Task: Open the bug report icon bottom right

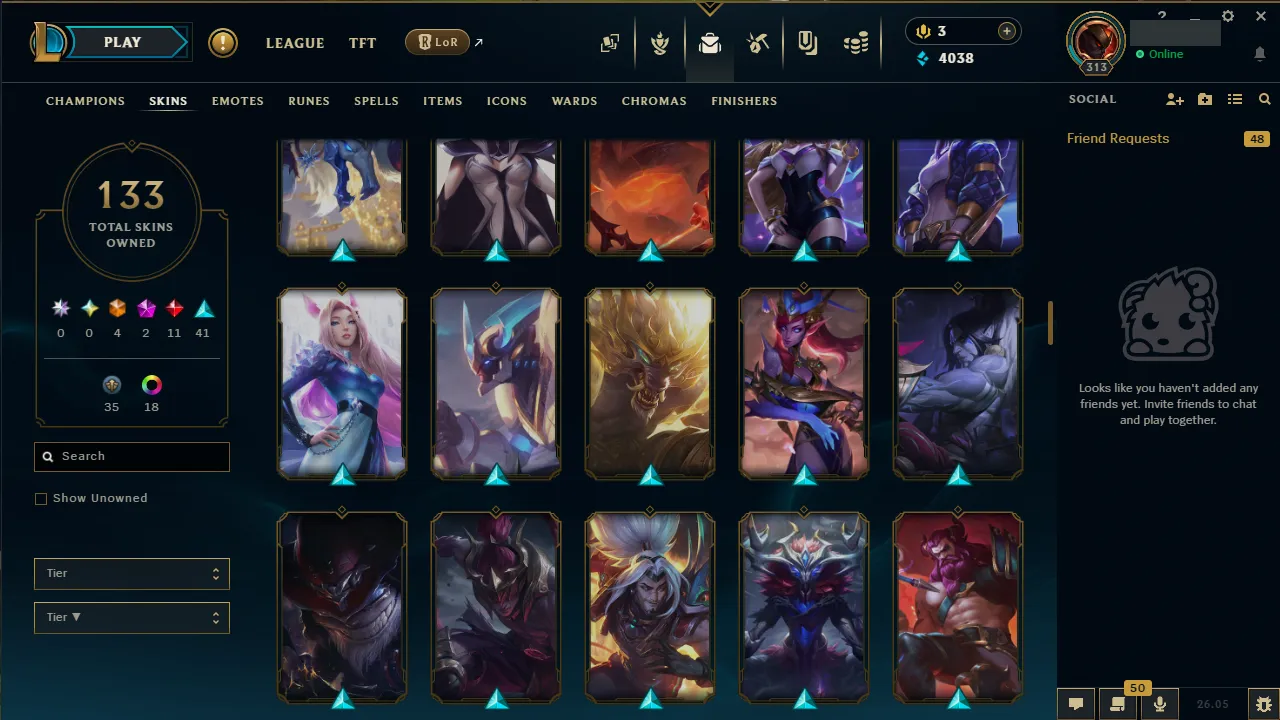Action: (x=1266, y=704)
